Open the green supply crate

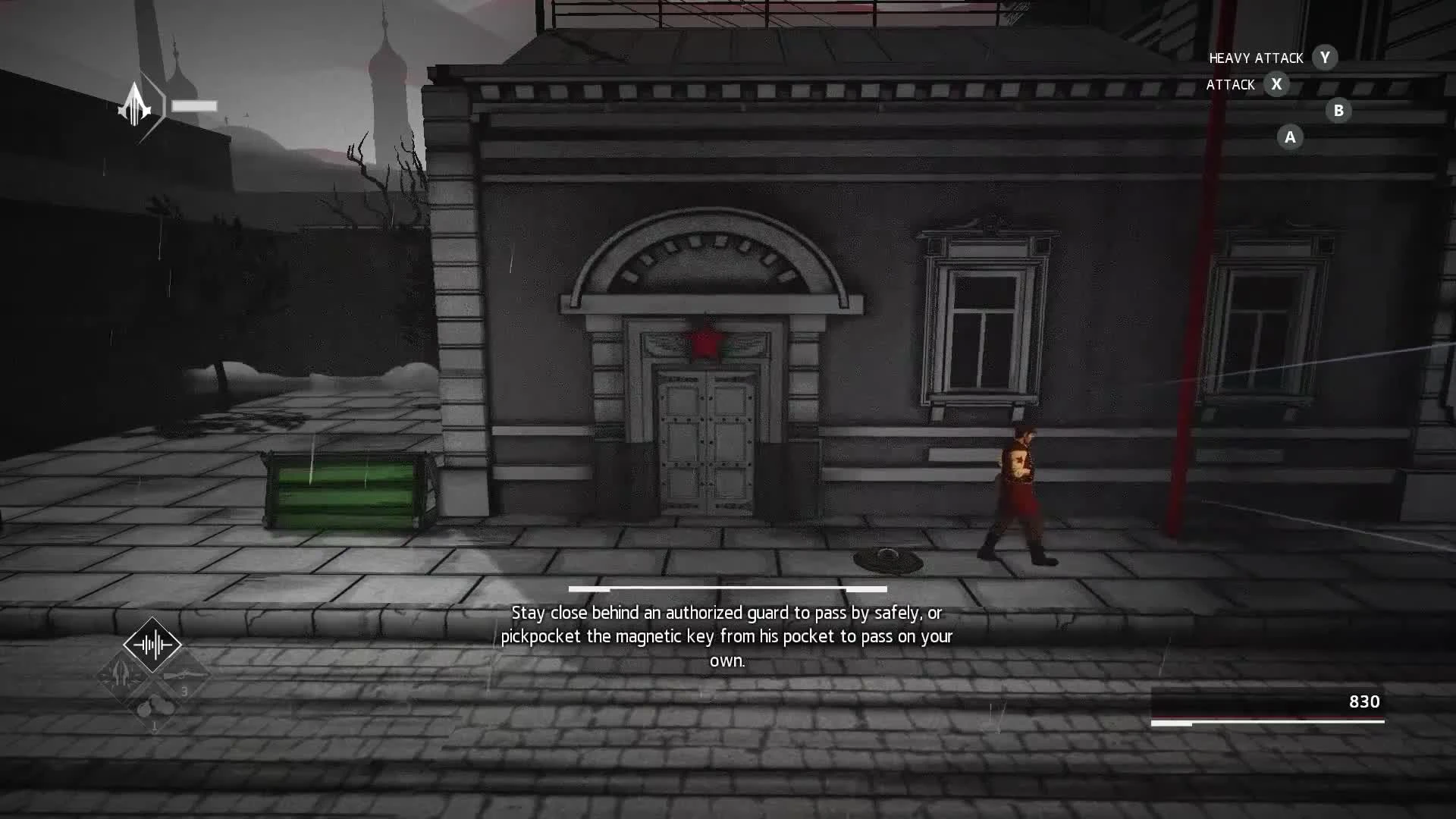click(x=345, y=489)
